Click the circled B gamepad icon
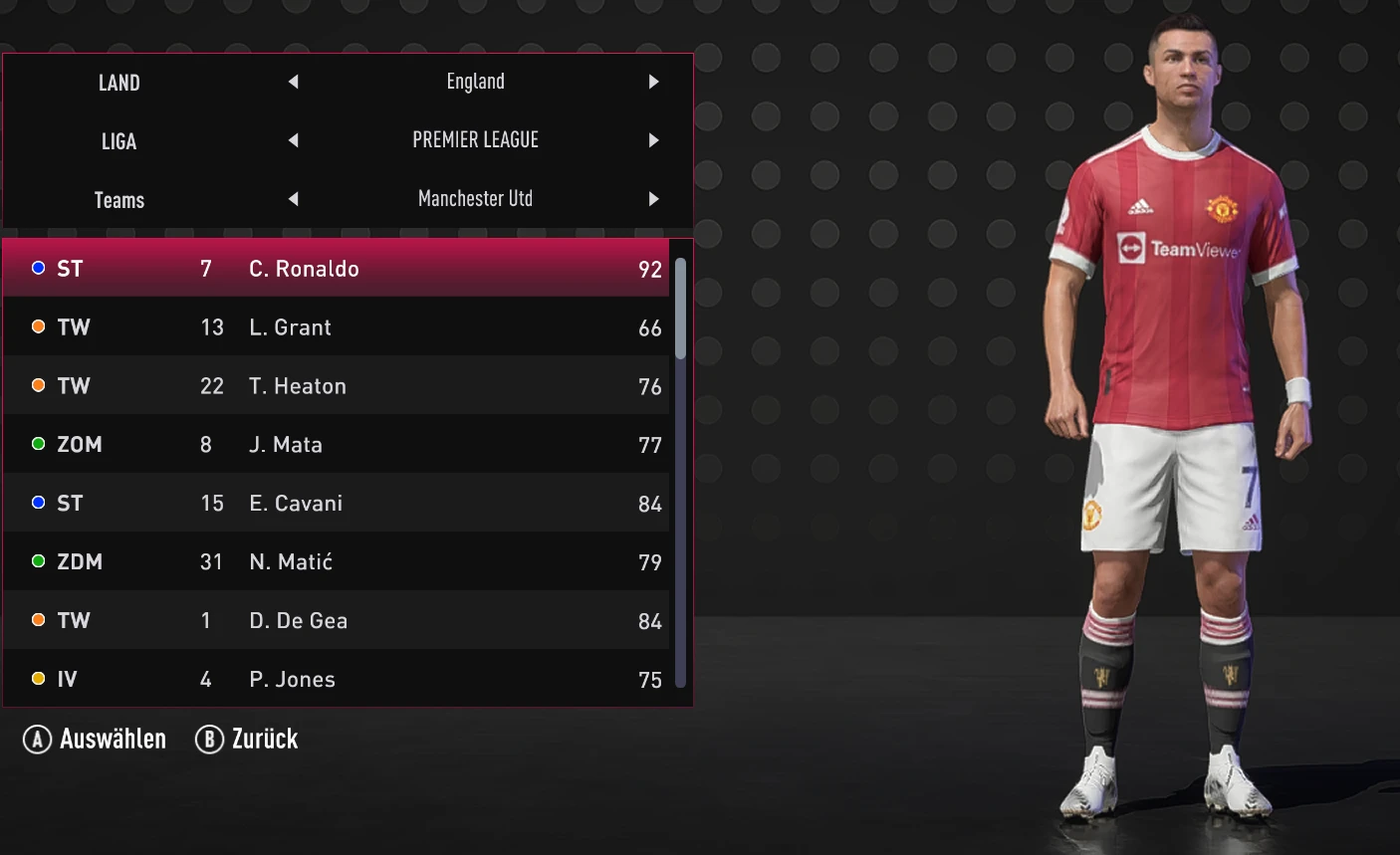 tap(209, 739)
